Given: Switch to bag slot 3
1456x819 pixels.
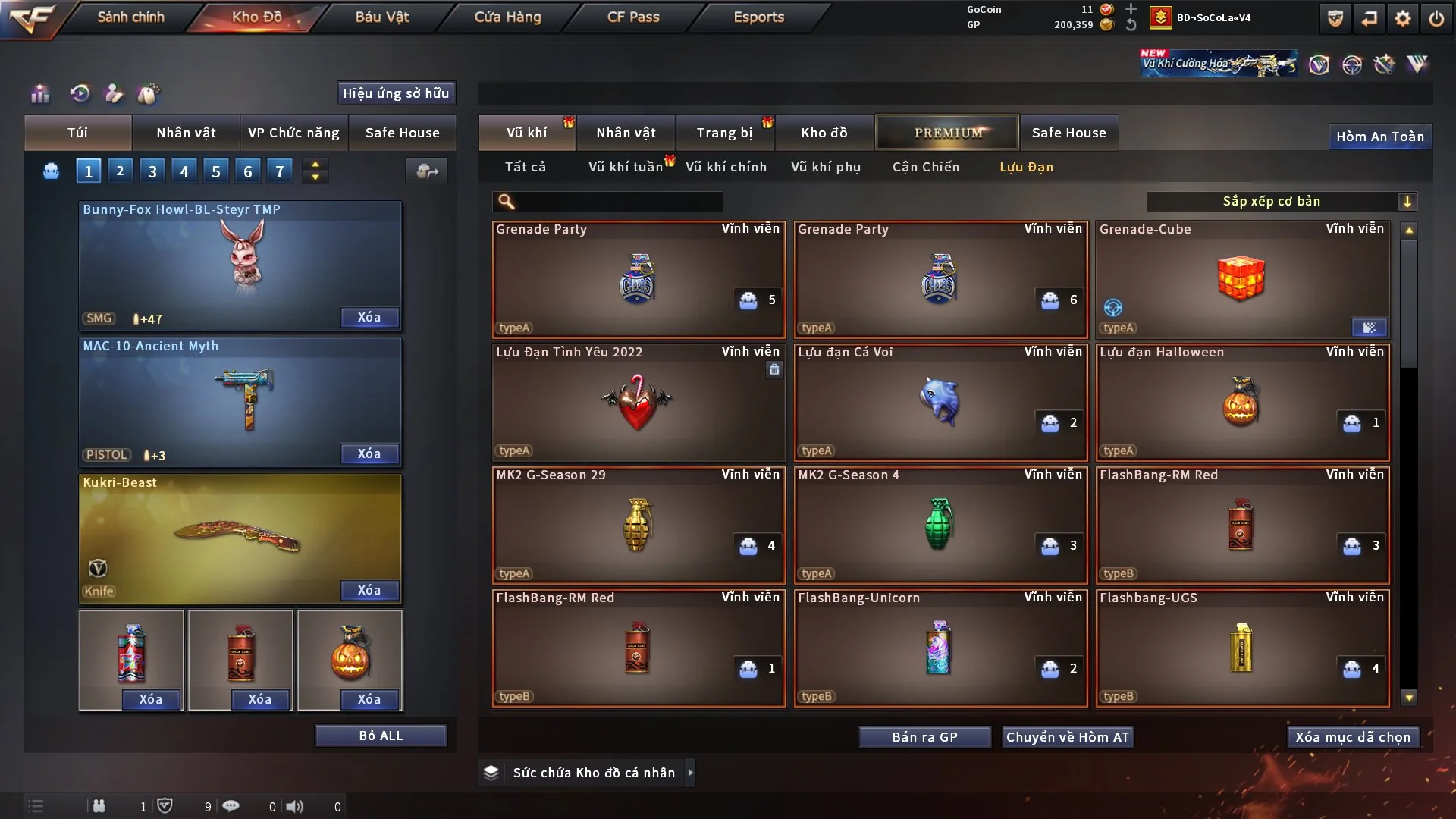Looking at the screenshot, I should click(x=152, y=171).
